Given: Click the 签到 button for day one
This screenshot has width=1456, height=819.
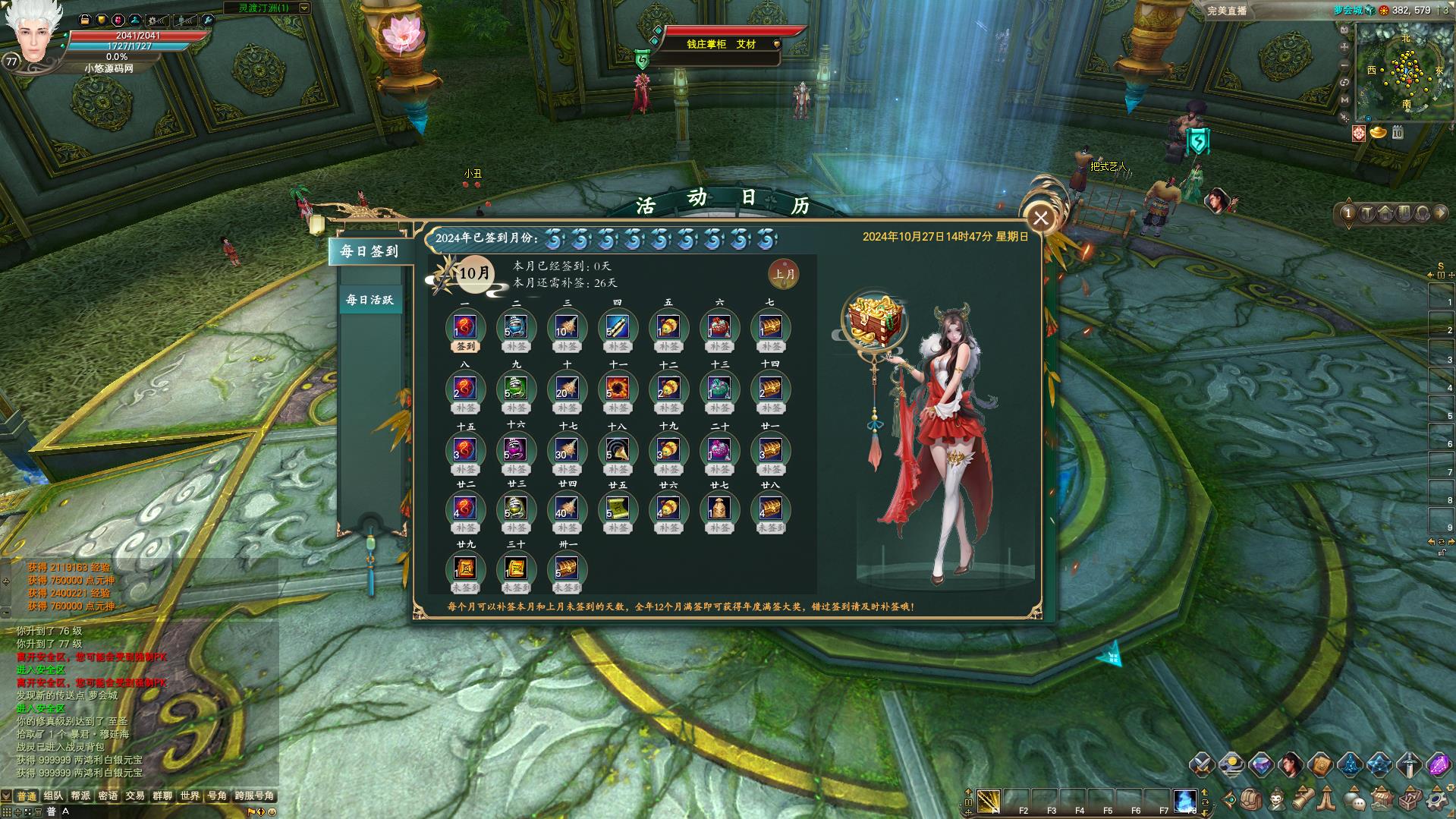Looking at the screenshot, I should [x=465, y=347].
